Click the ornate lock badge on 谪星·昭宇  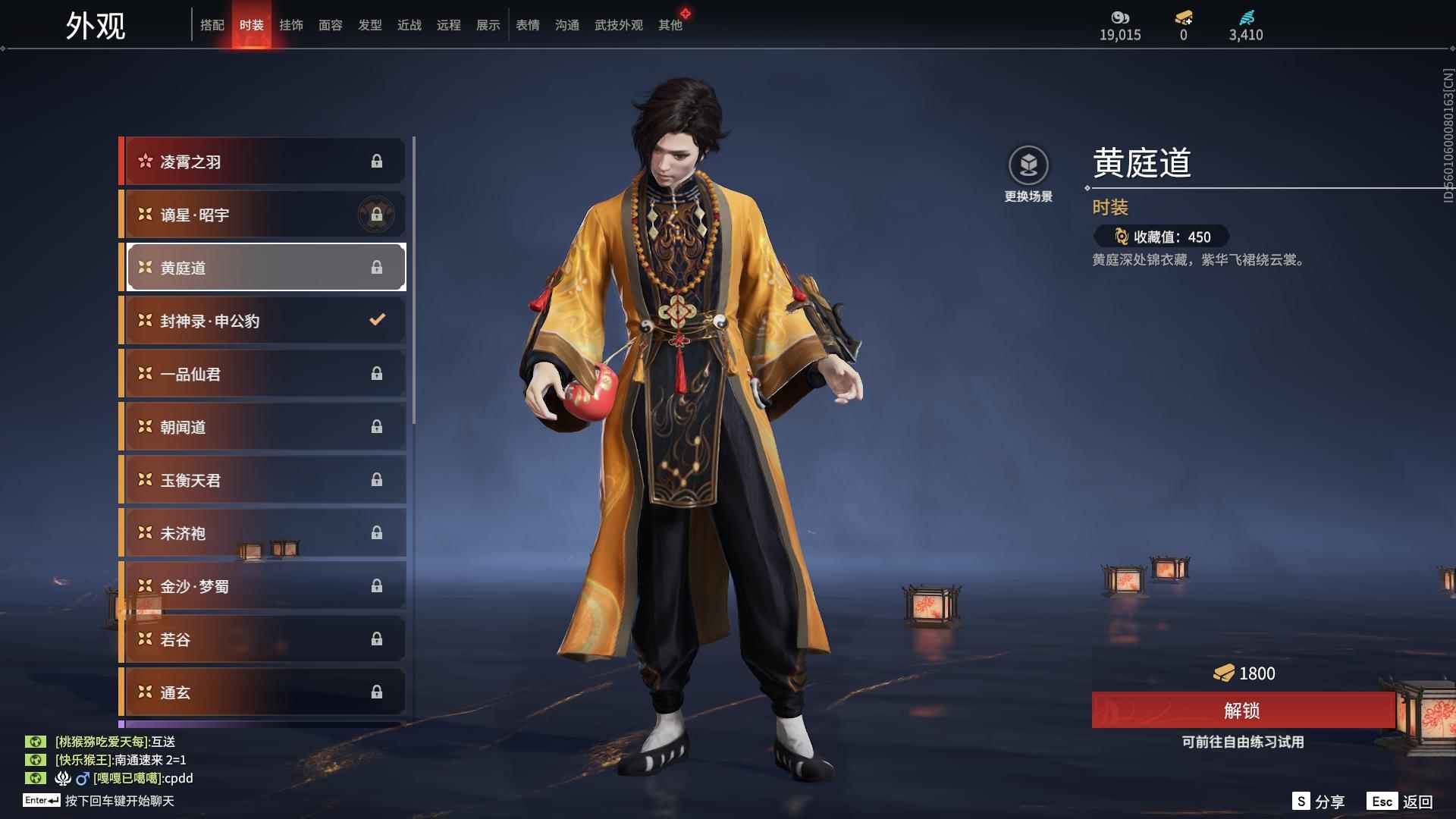coord(377,214)
